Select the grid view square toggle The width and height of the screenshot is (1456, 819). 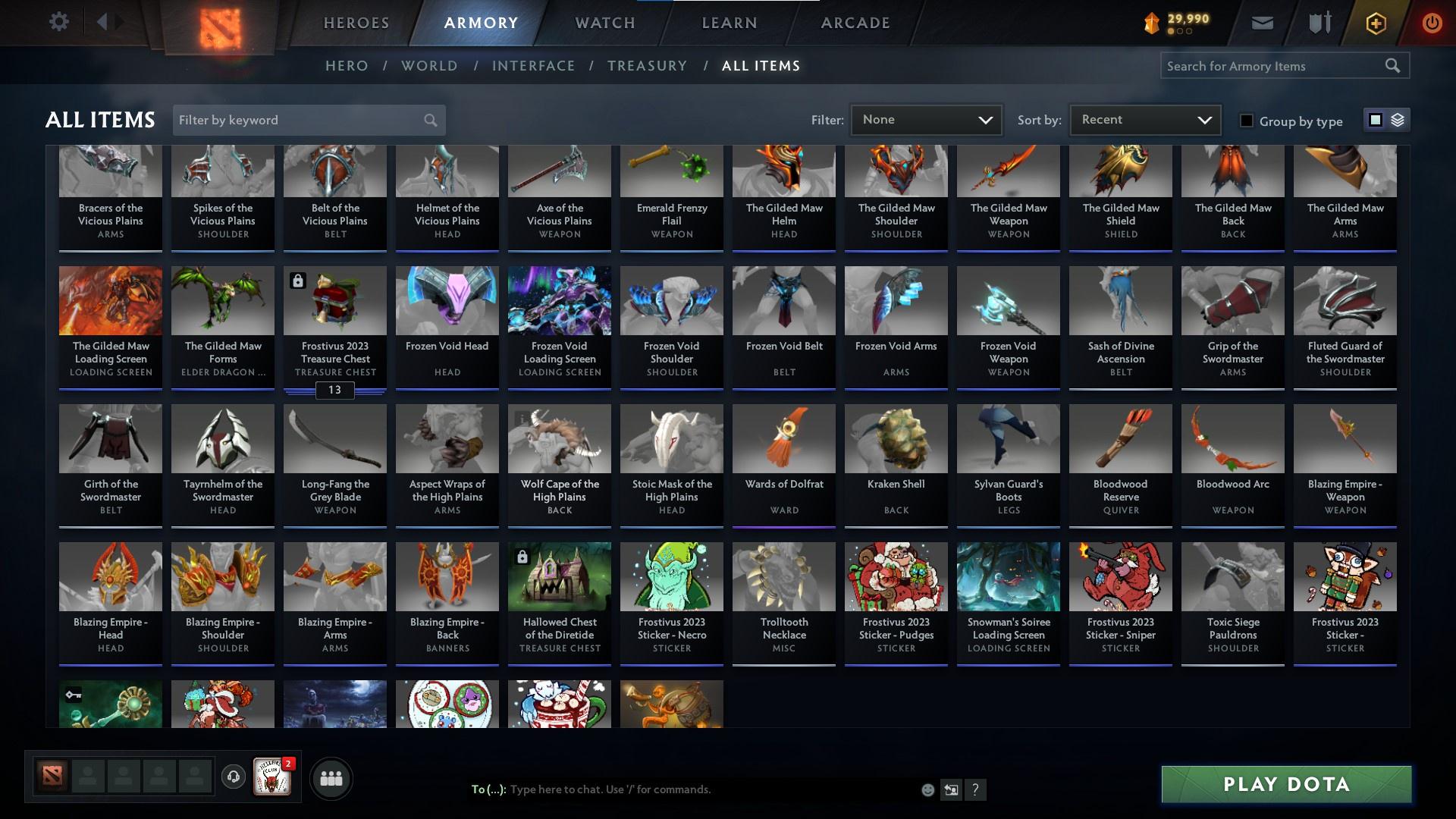coord(1375,120)
